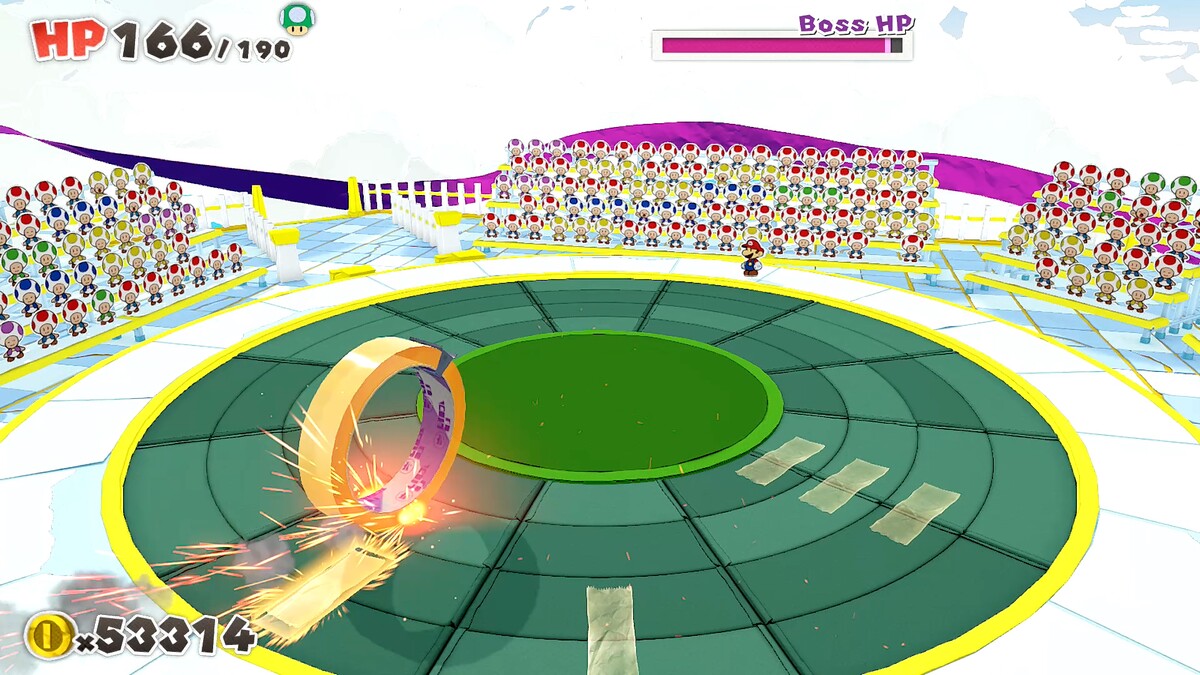Click the gold coin icon

(48, 634)
